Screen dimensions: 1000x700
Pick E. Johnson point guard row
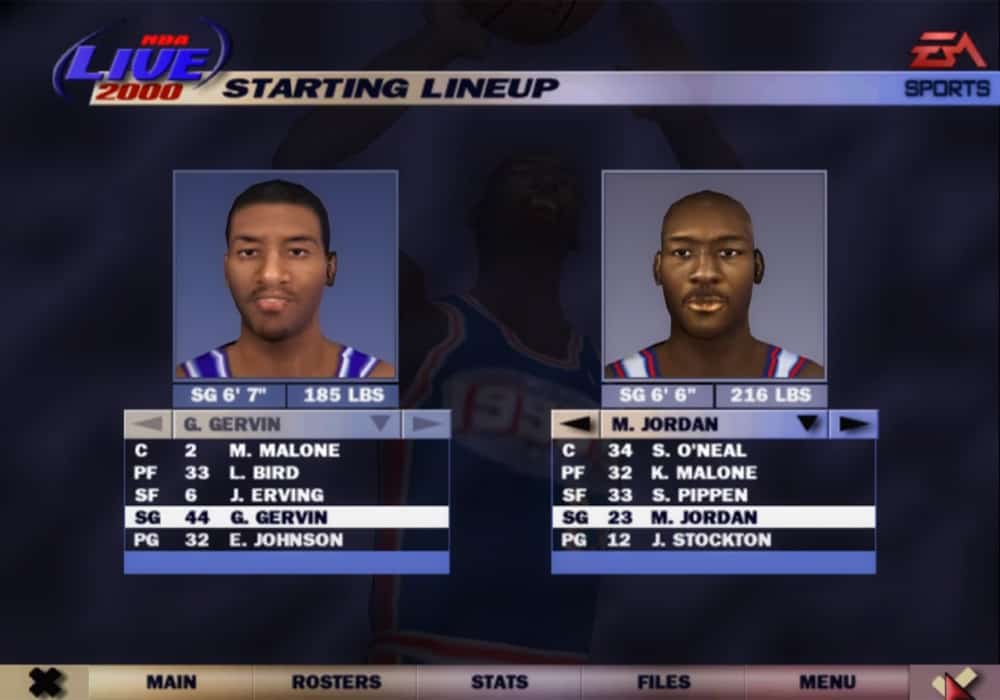coord(286,540)
